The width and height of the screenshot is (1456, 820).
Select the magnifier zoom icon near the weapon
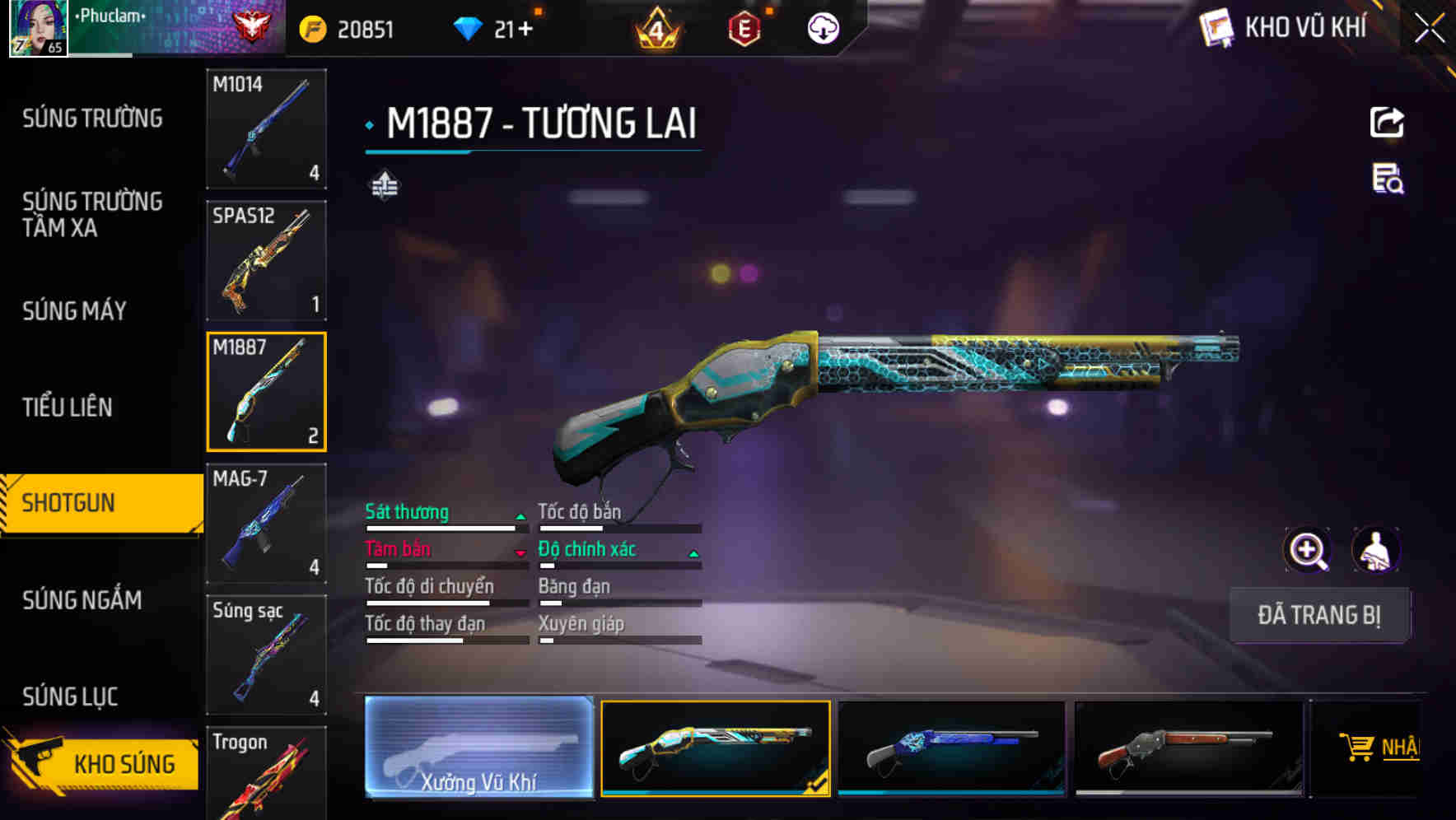coord(1308,550)
